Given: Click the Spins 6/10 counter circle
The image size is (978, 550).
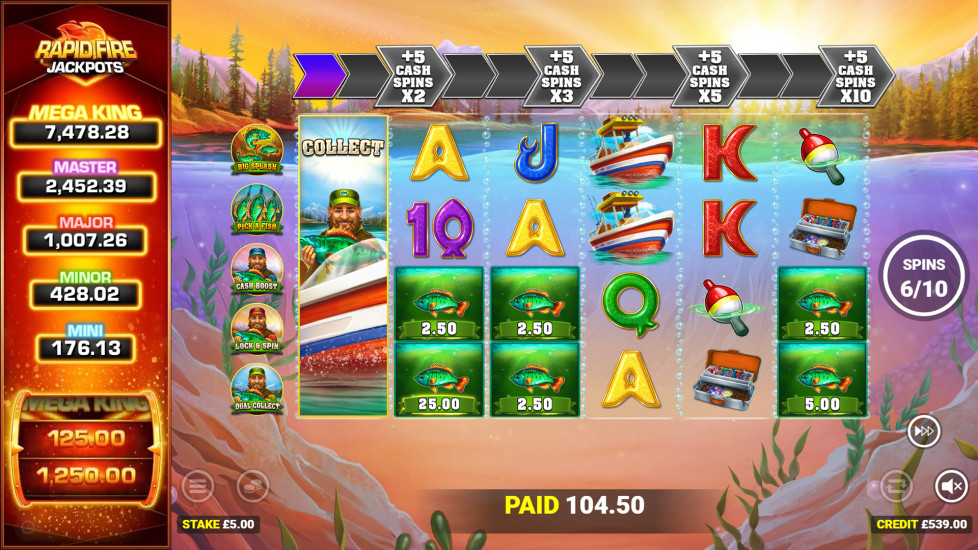Looking at the screenshot, I should click(924, 275).
